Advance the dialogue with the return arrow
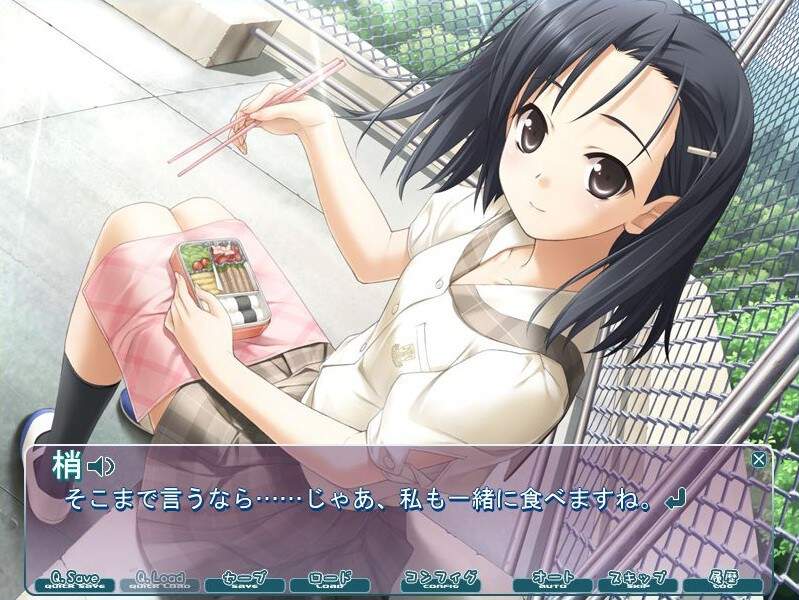Screen dimensions: 799x600 point(678,498)
